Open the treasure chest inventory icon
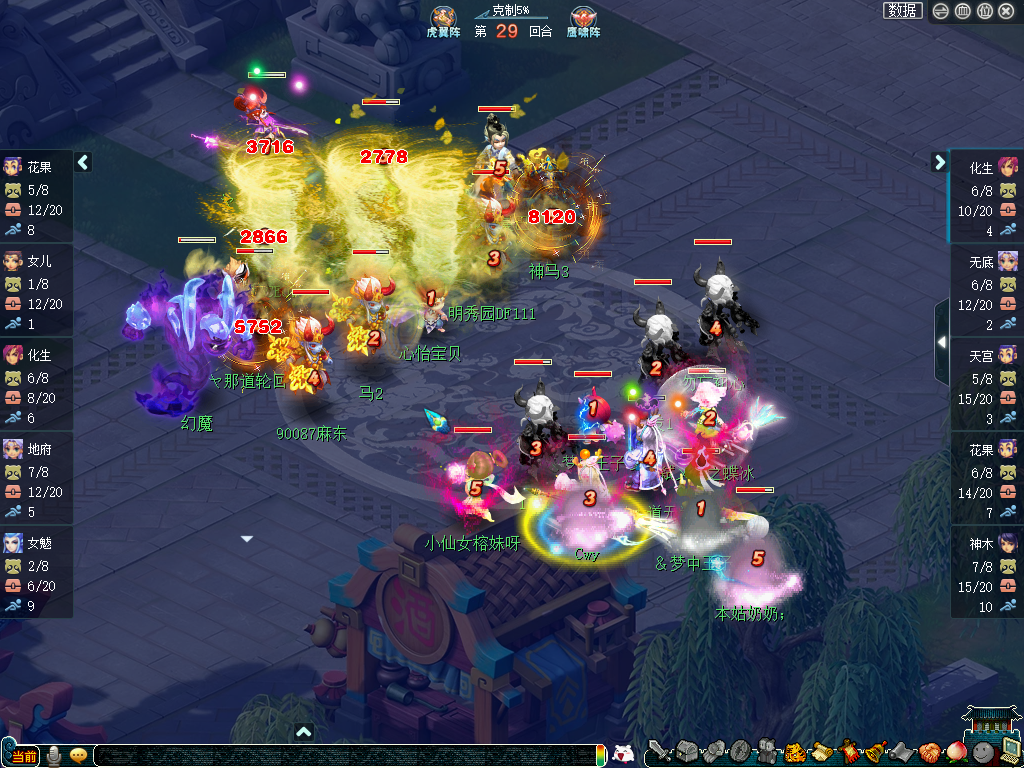The height and width of the screenshot is (768, 1024). 686,751
